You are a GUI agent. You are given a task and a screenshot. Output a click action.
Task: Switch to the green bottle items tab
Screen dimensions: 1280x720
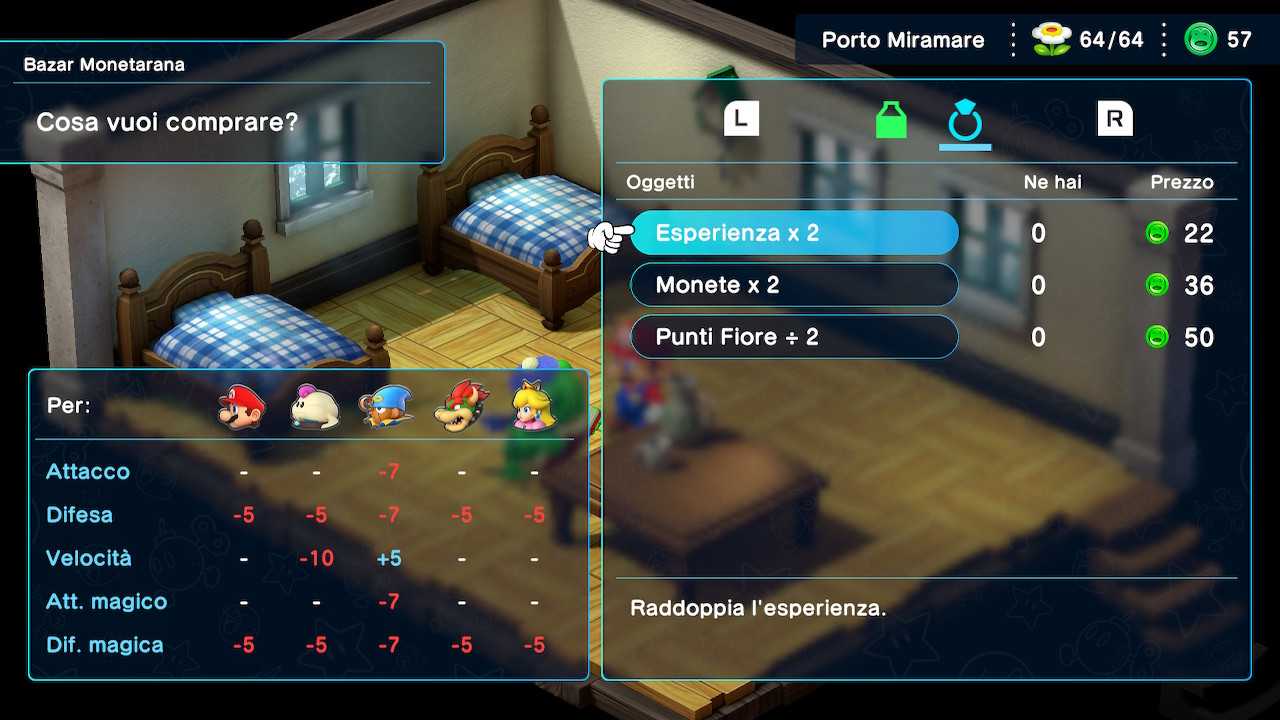point(891,120)
